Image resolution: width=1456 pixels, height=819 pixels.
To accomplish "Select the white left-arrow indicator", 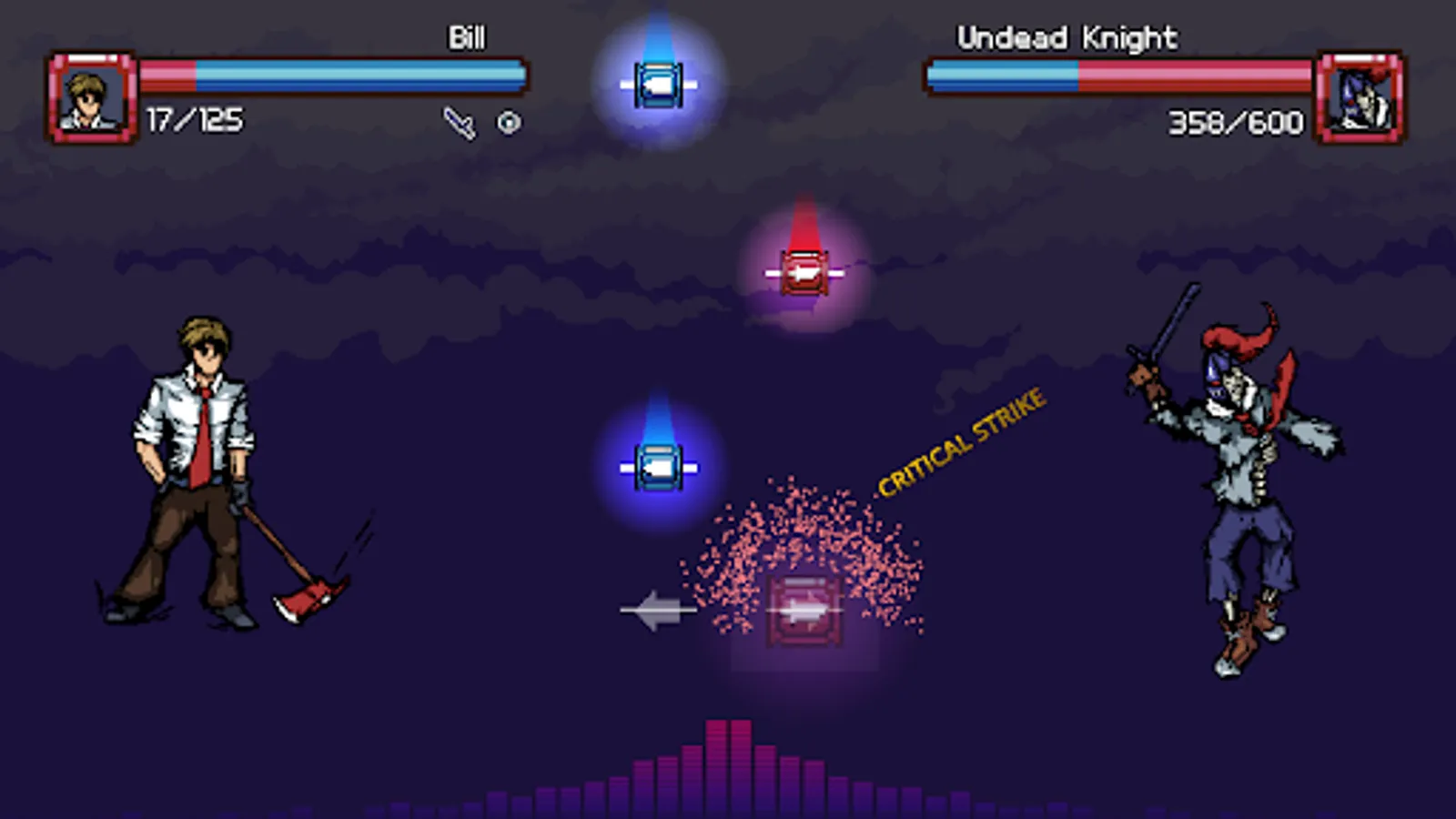I will pos(659,608).
